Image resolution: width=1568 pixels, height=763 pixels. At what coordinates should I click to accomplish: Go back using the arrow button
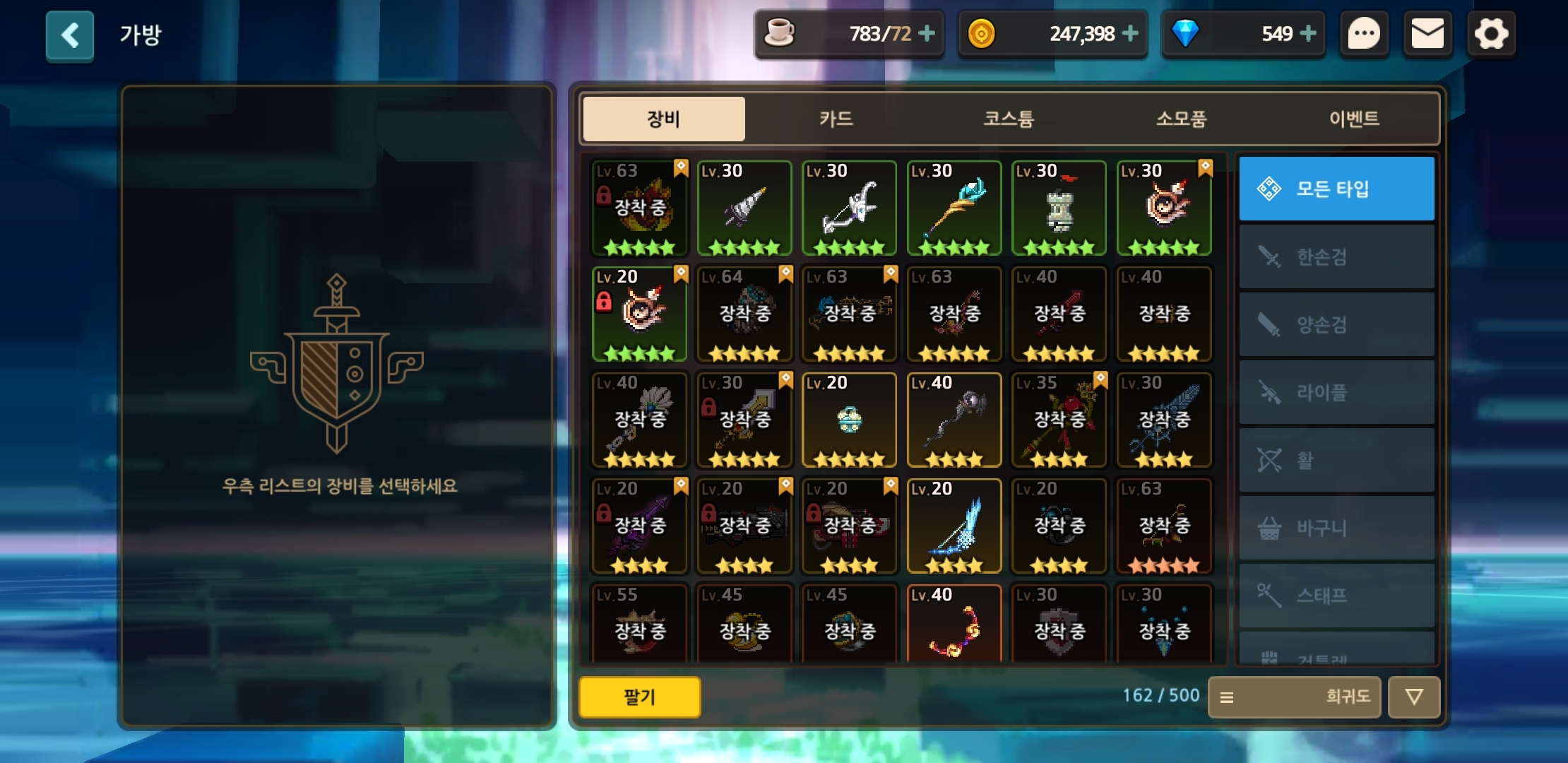coord(70,35)
